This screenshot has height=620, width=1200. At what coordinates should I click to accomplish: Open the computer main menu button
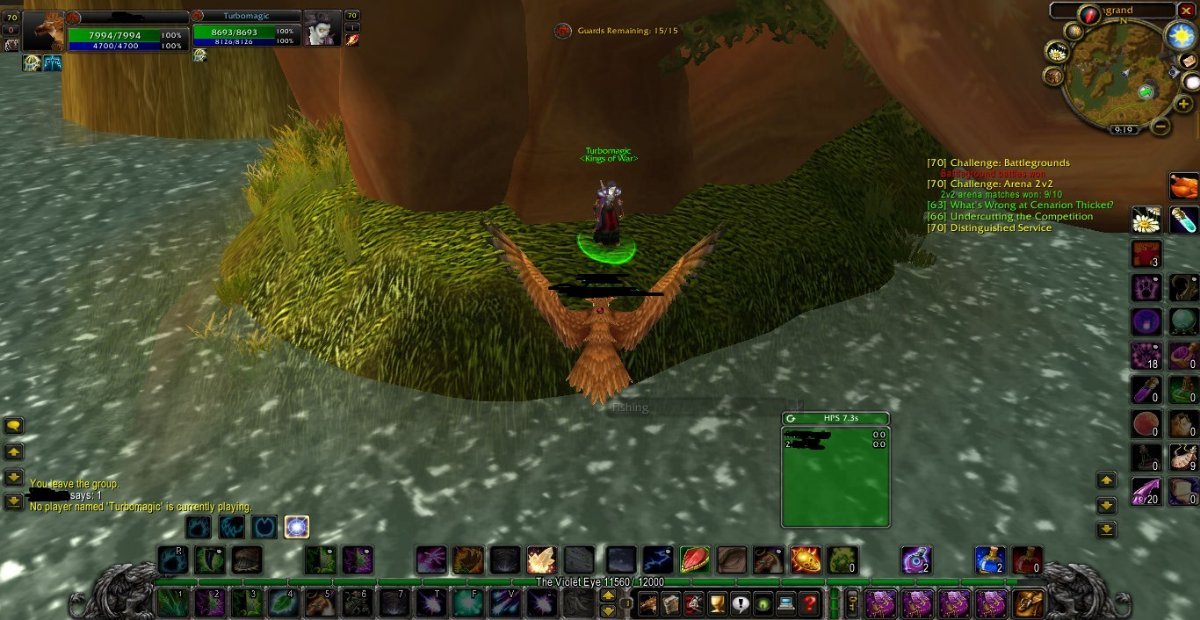pos(786,603)
